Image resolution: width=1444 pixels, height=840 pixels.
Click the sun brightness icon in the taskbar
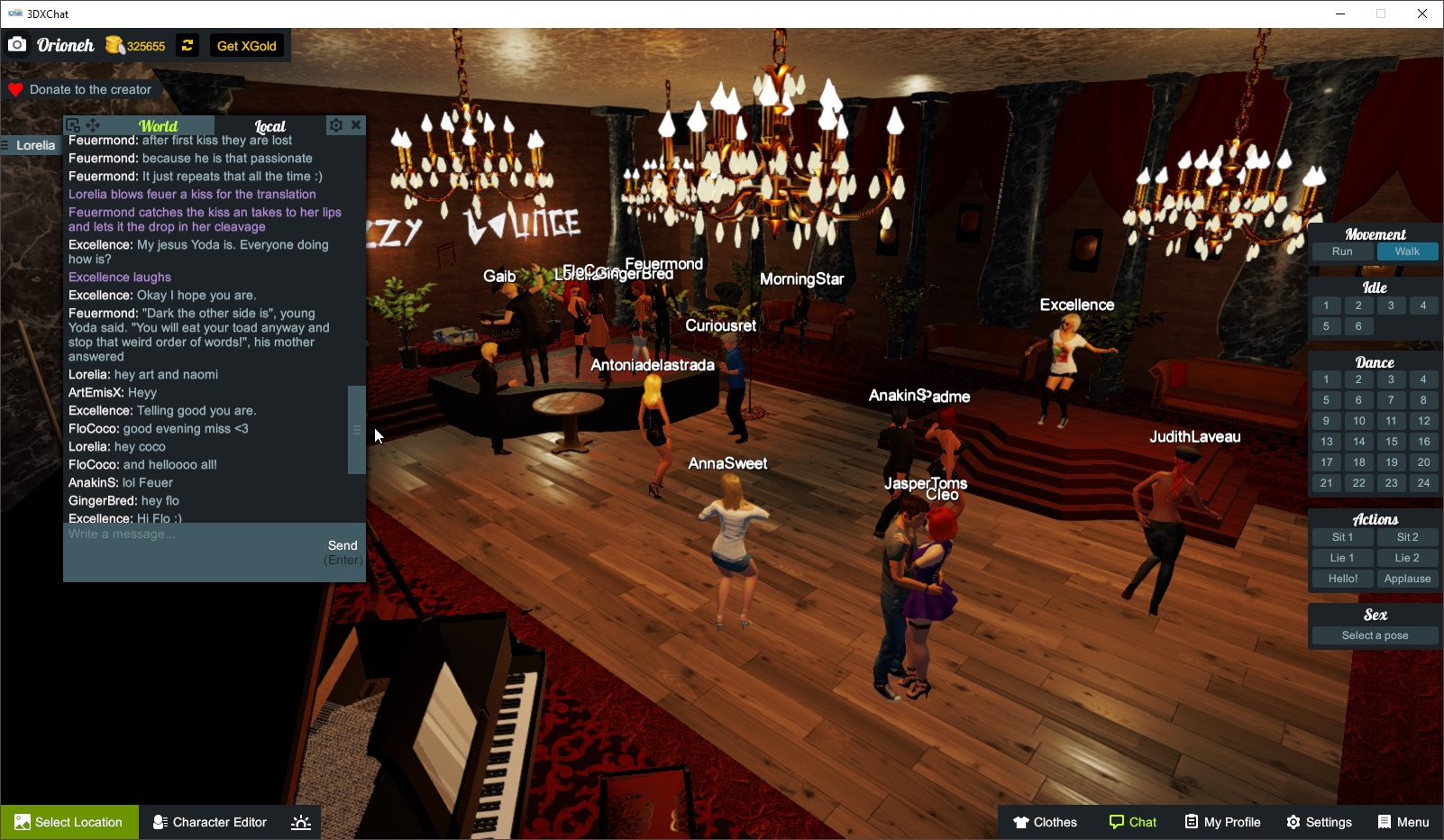300,821
